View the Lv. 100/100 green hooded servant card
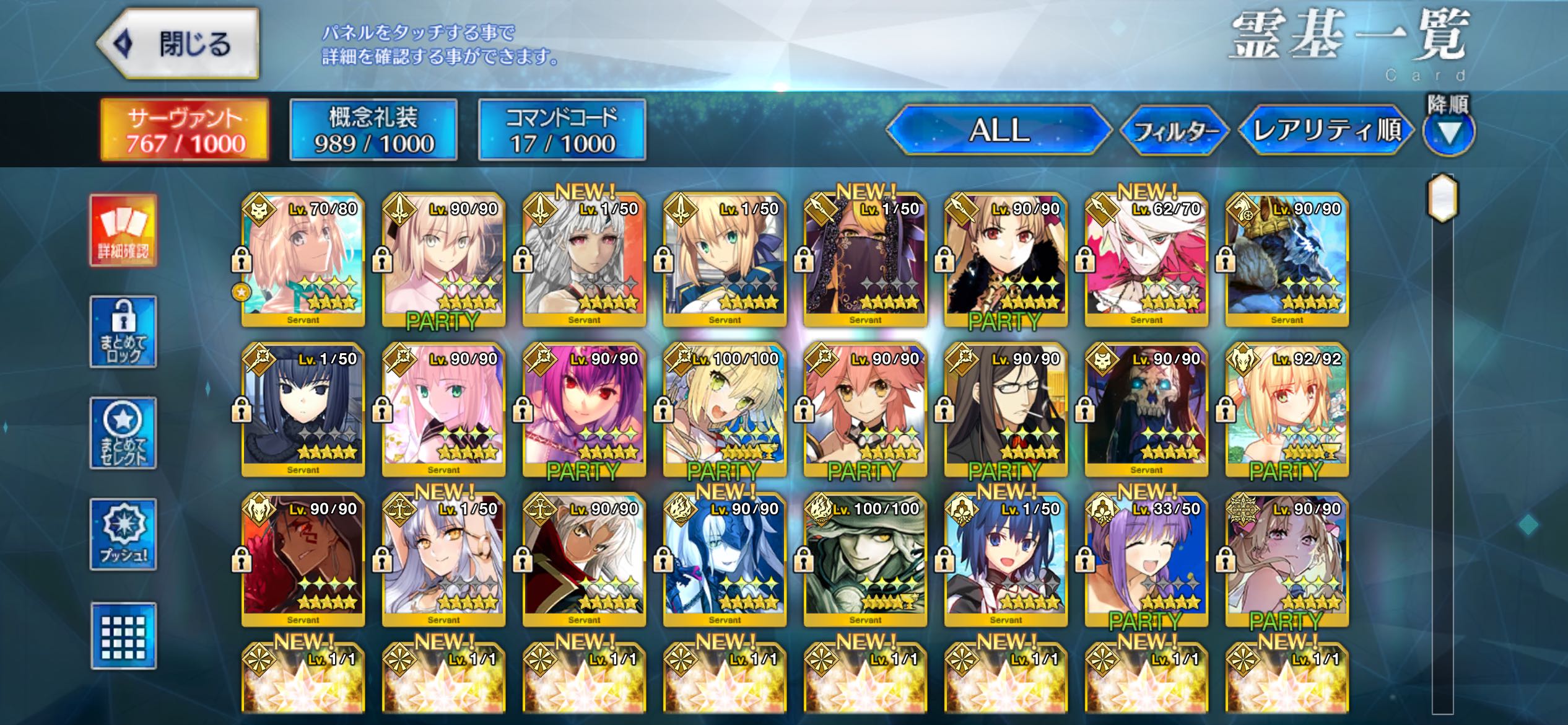This screenshot has height=725, width=1568. [x=865, y=560]
